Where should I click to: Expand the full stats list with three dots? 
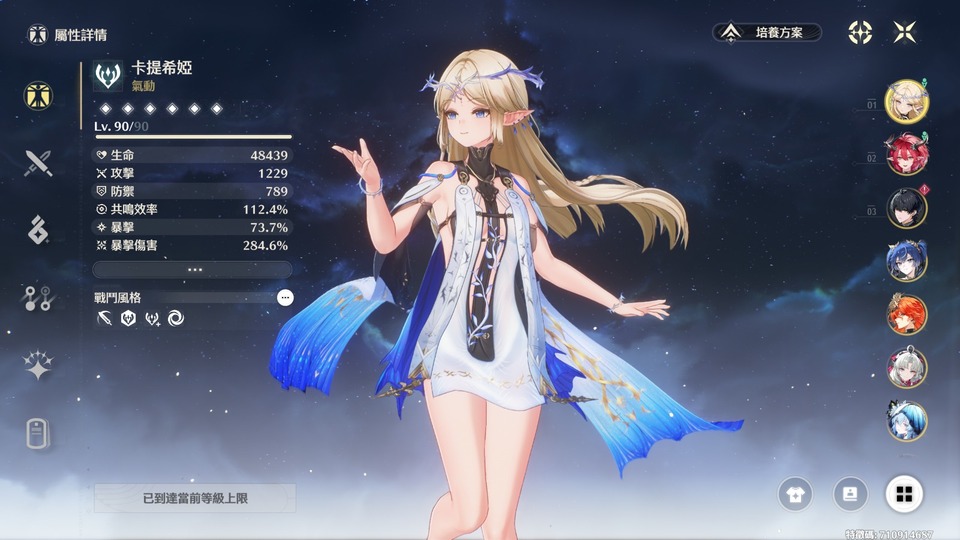pyautogui.click(x=193, y=270)
